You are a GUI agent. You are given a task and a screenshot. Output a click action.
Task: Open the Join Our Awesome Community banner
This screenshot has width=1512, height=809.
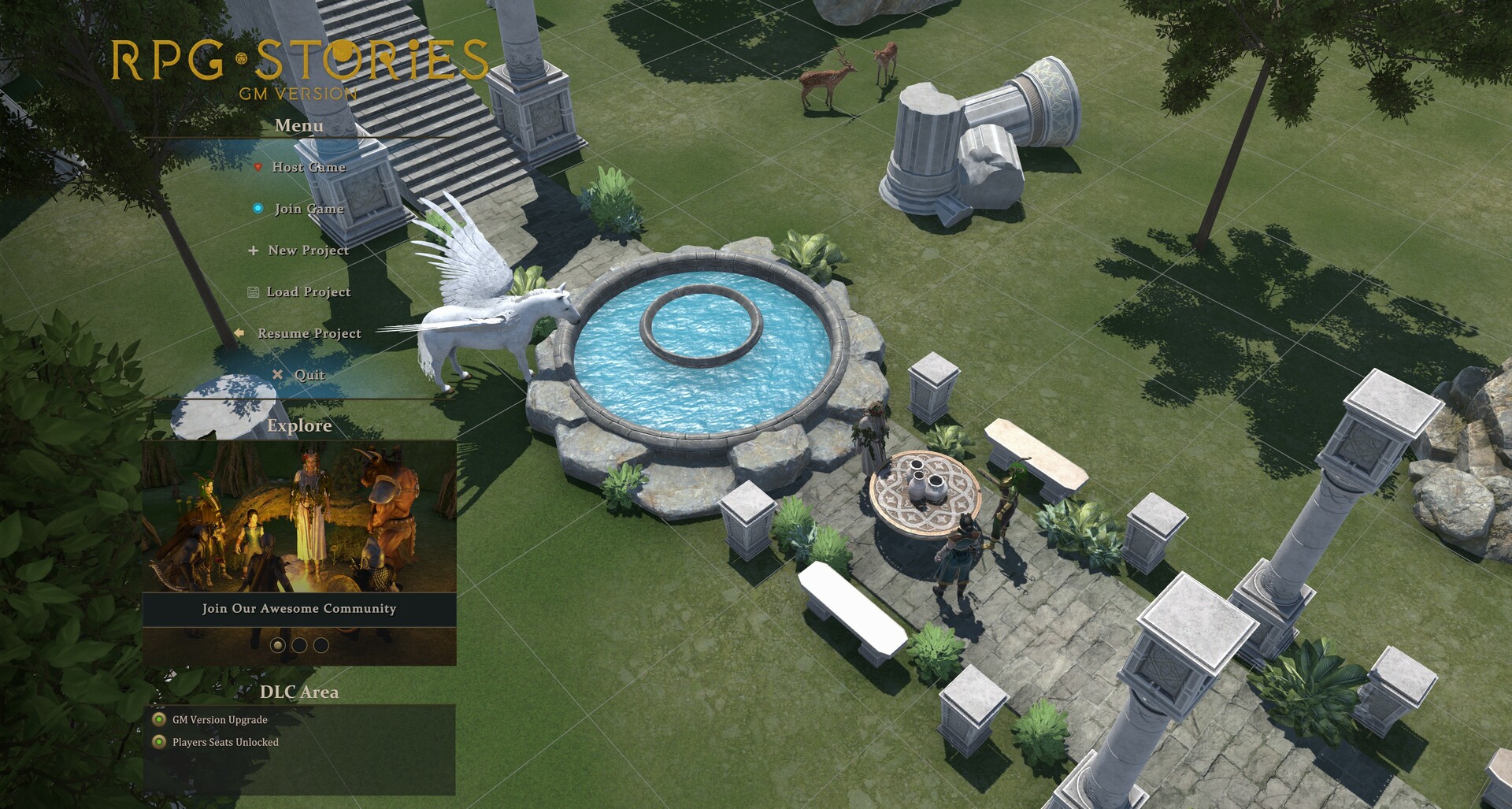click(x=298, y=608)
